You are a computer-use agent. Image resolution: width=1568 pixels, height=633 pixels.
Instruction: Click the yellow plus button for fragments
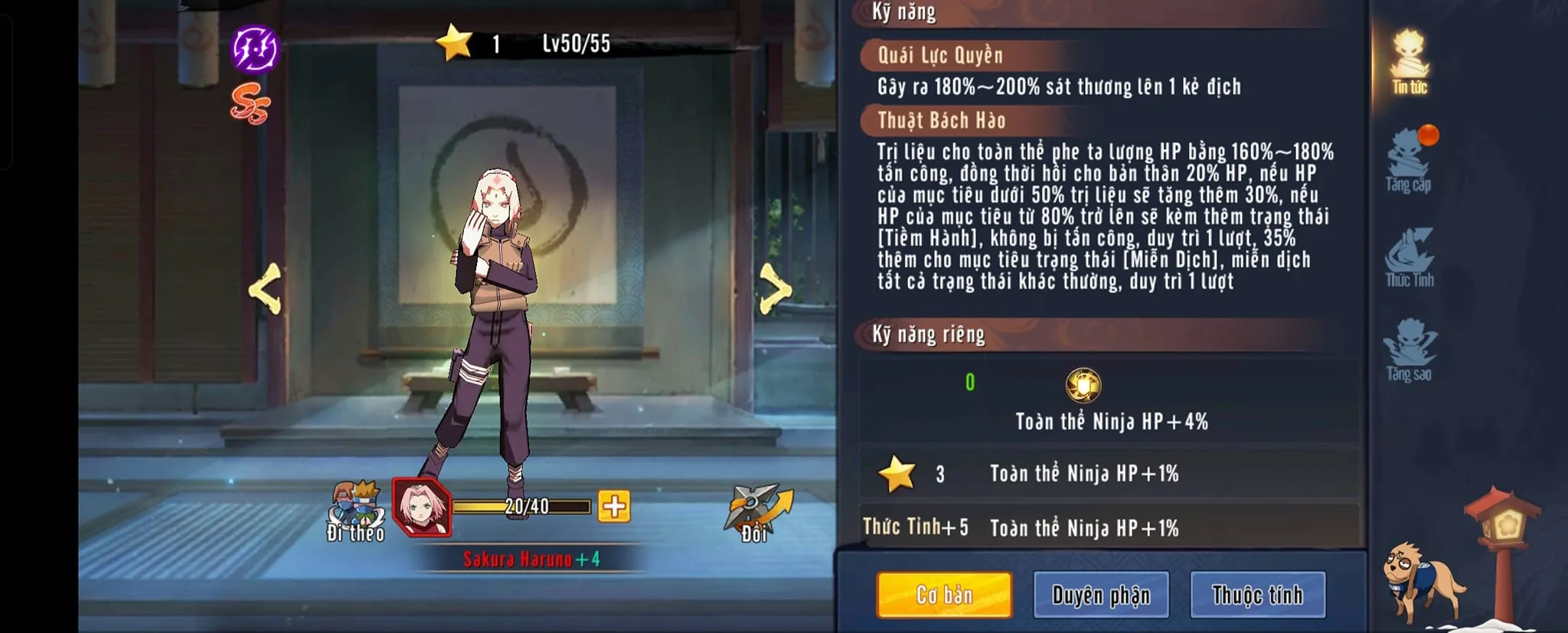[614, 507]
